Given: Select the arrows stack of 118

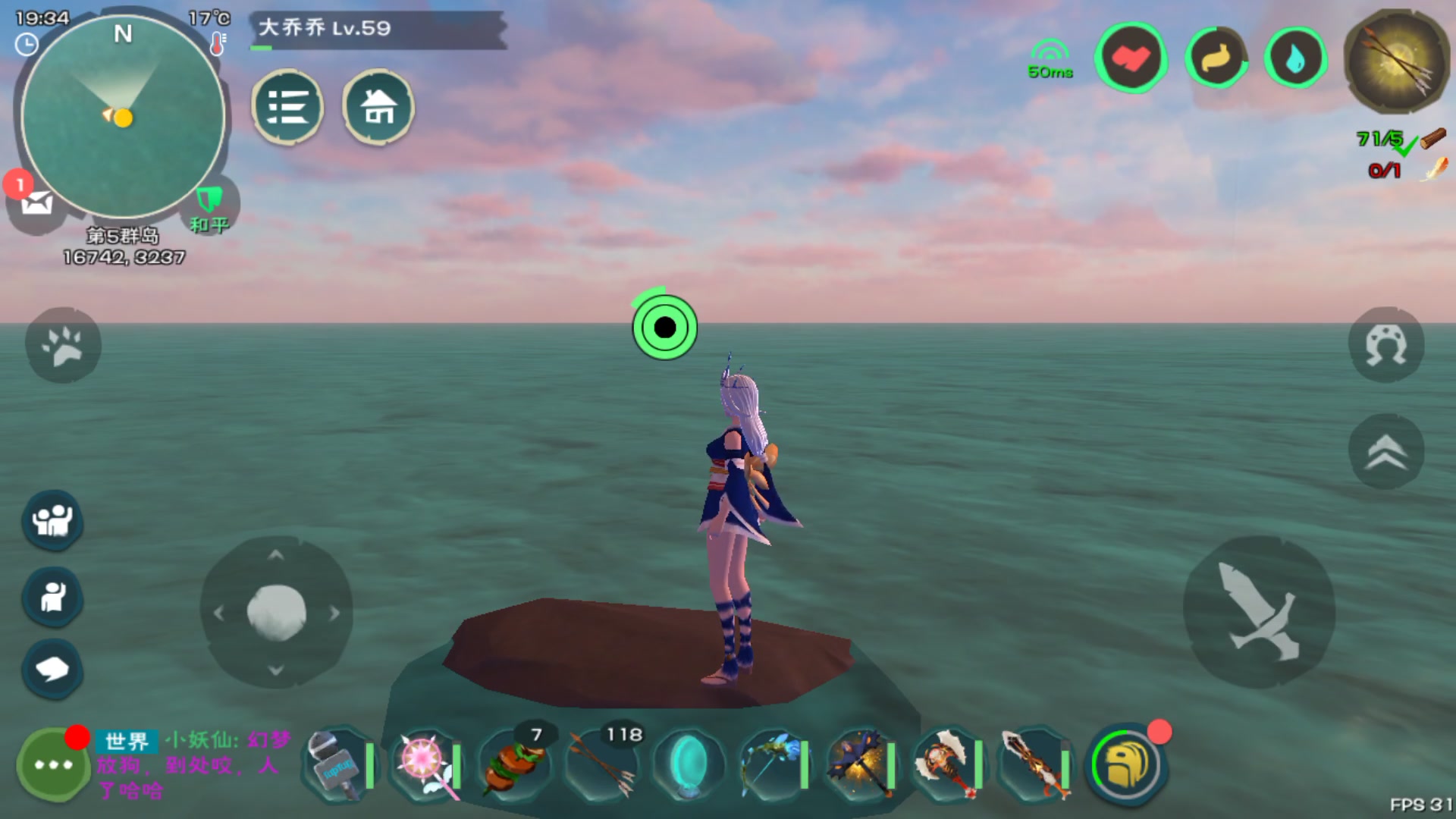Looking at the screenshot, I should [601, 764].
